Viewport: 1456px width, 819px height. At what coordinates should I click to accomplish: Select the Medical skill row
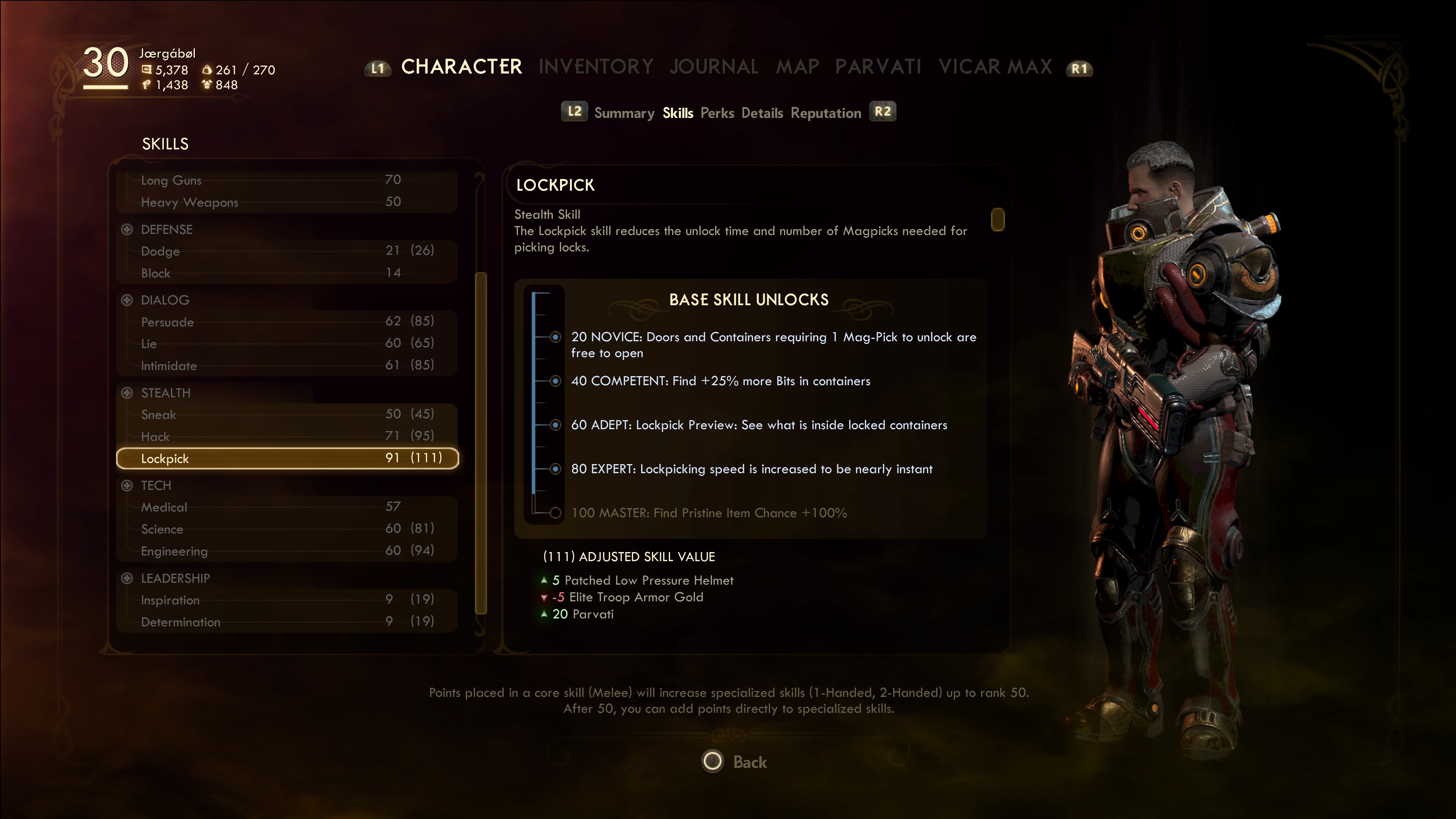tap(287, 507)
